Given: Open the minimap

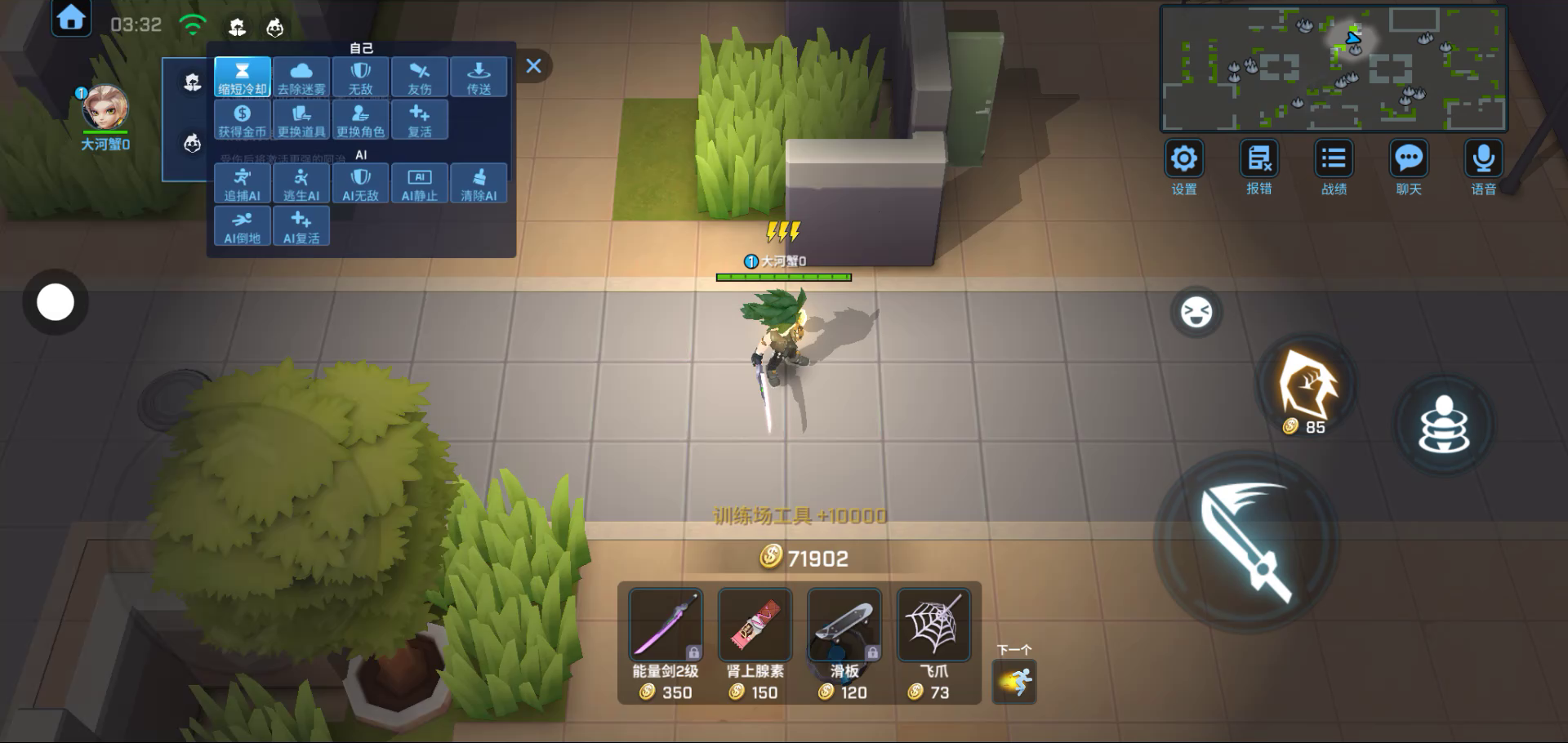Looking at the screenshot, I should coord(1334,67).
